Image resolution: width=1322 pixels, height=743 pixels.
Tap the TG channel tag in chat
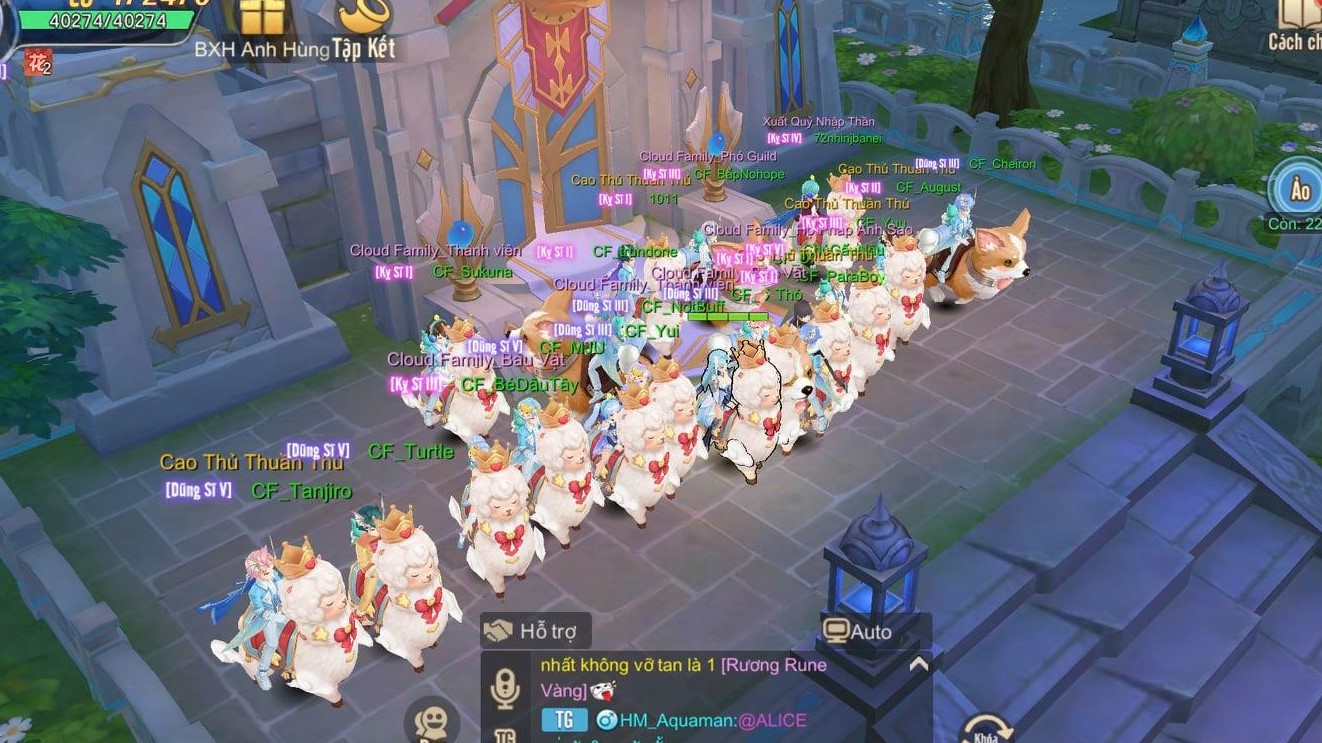[563, 719]
